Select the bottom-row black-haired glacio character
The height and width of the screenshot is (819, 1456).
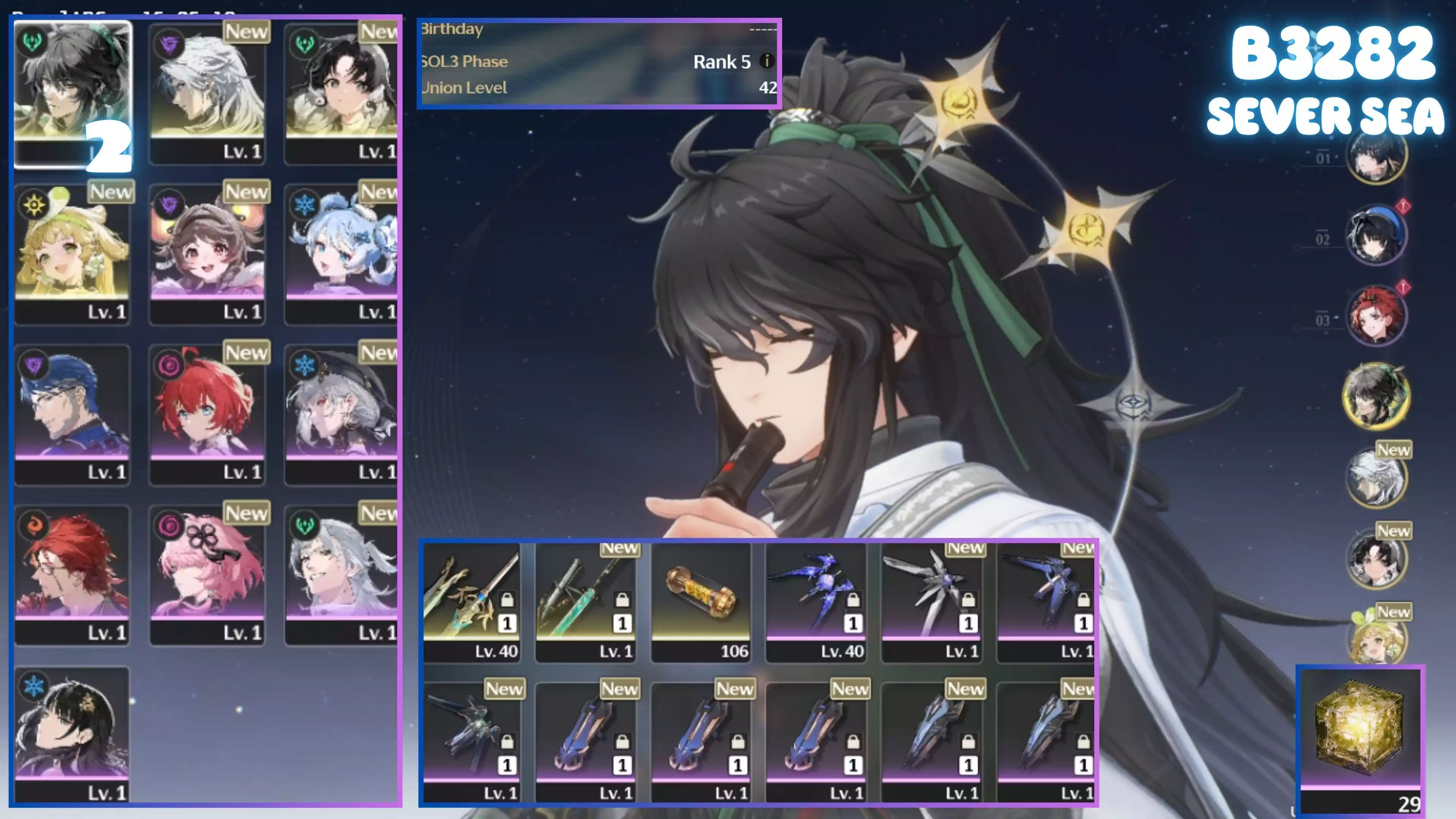(x=72, y=735)
